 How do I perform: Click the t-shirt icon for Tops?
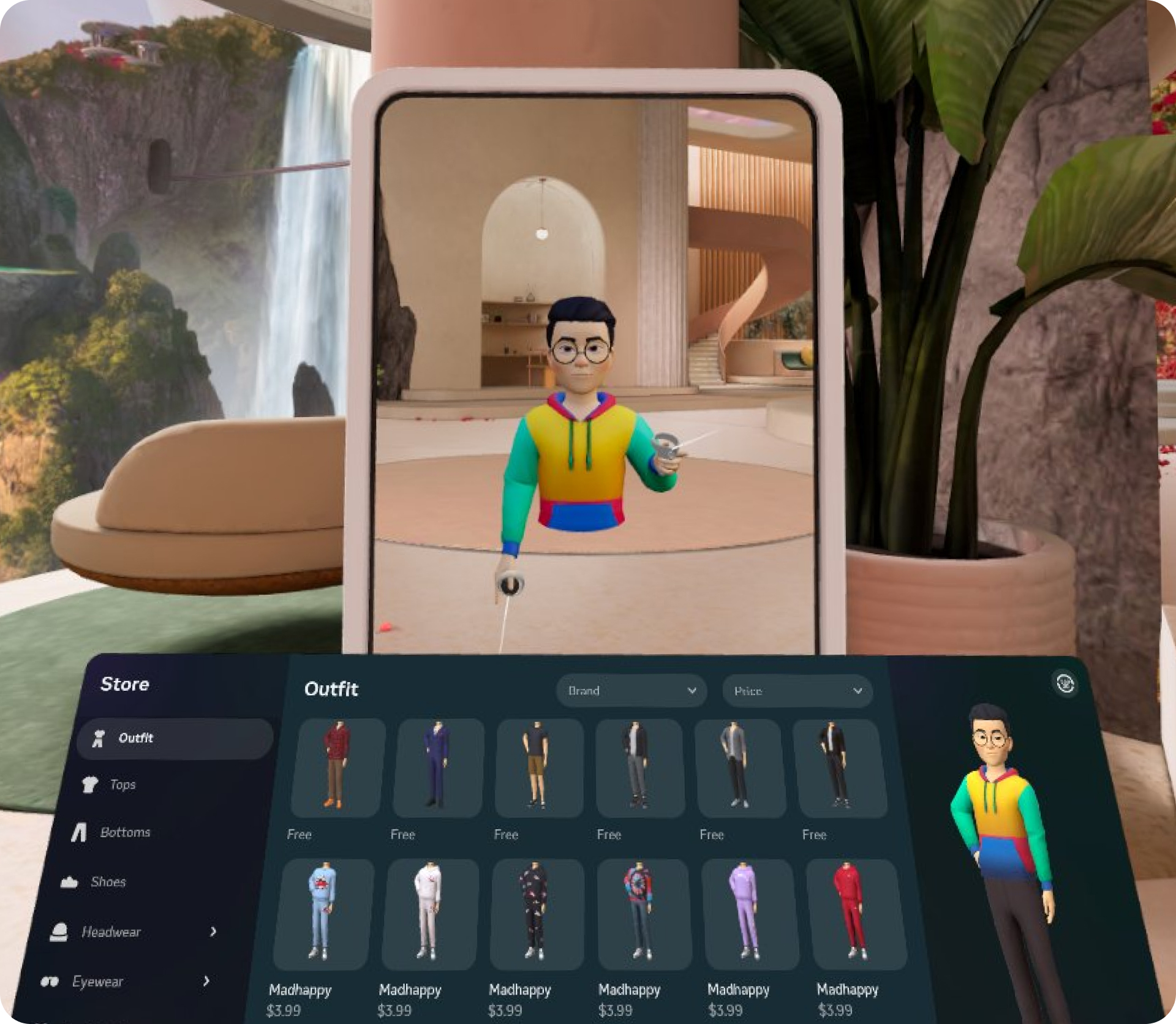(x=89, y=784)
